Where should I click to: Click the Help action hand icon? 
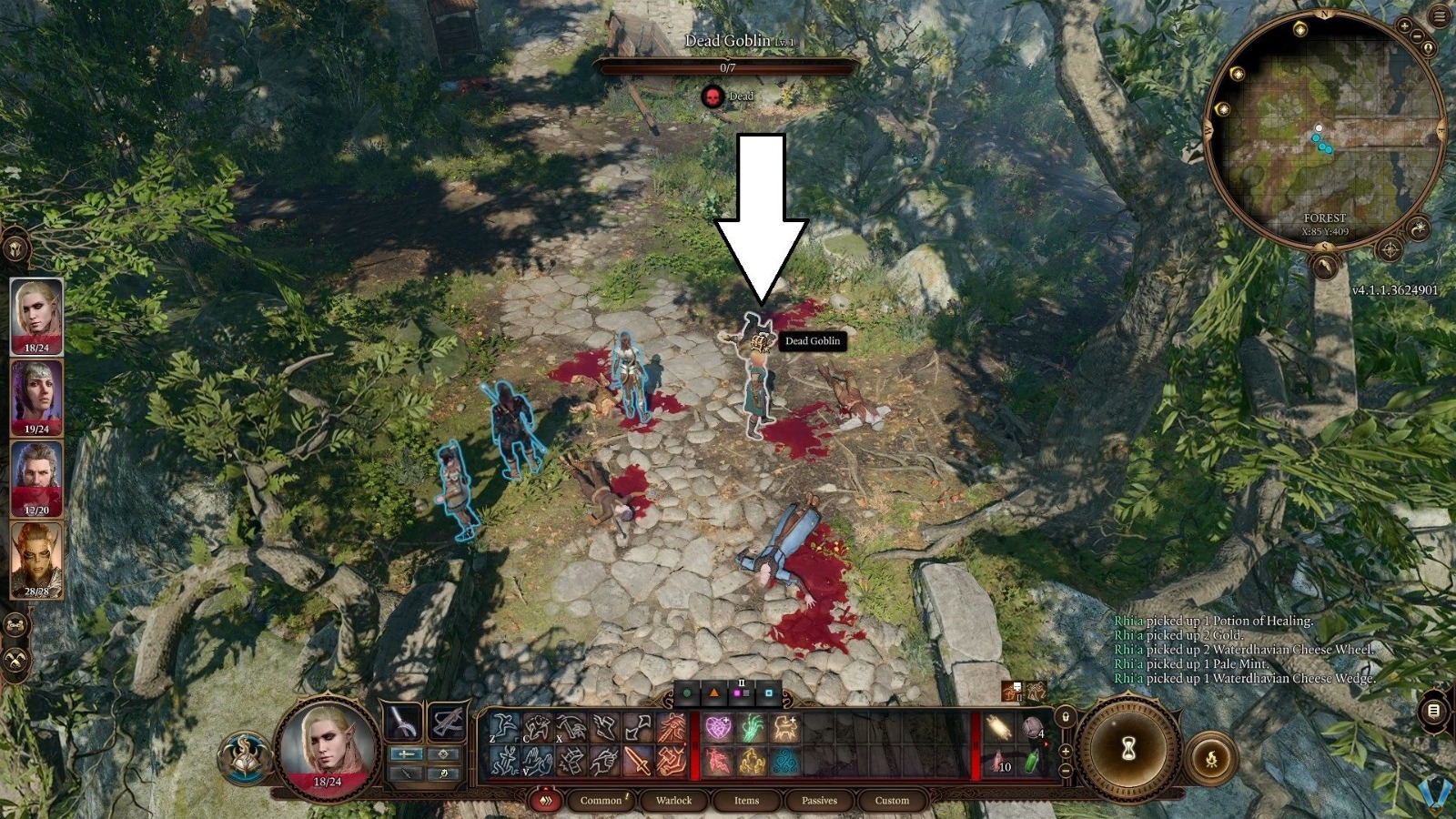click(x=539, y=762)
